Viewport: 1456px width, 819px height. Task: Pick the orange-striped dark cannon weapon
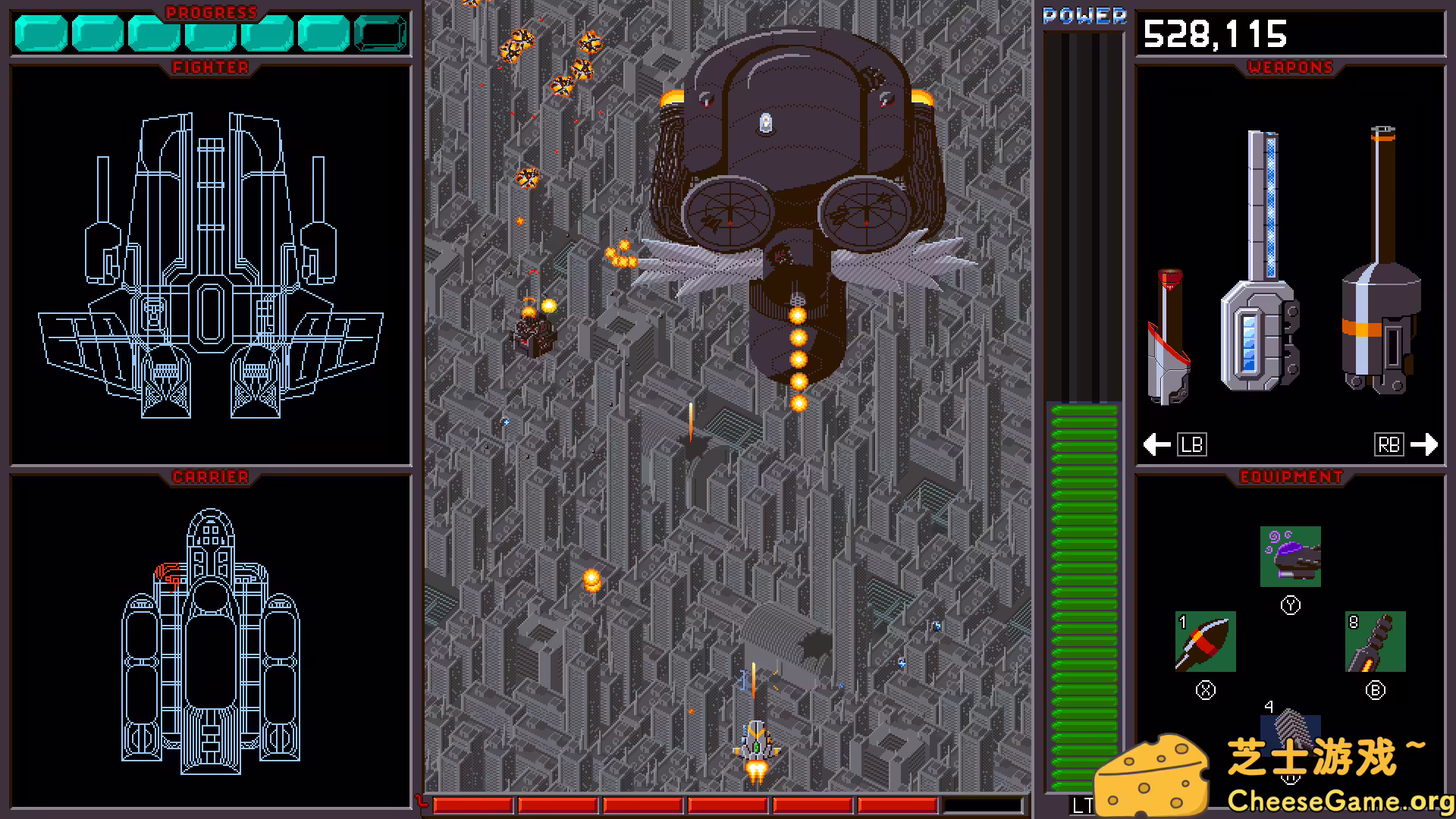pyautogui.click(x=1380, y=265)
